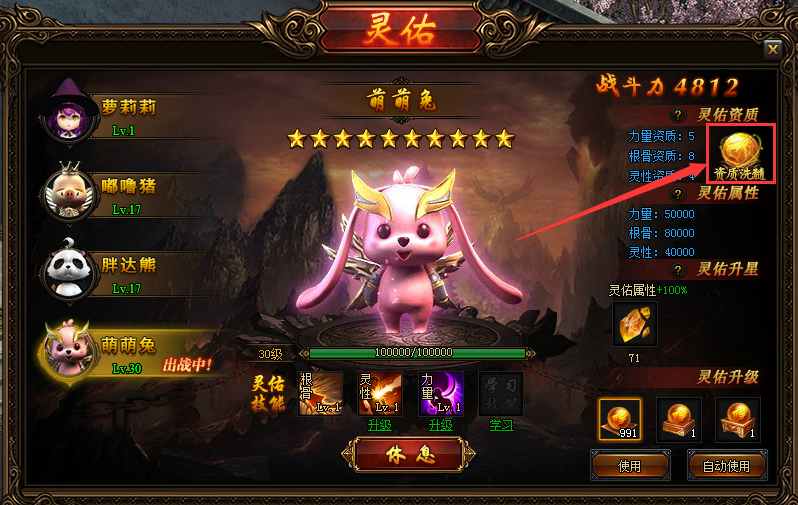The width and height of the screenshot is (798, 505).
Task: Close the 灵佑 window
Action: (x=772, y=49)
